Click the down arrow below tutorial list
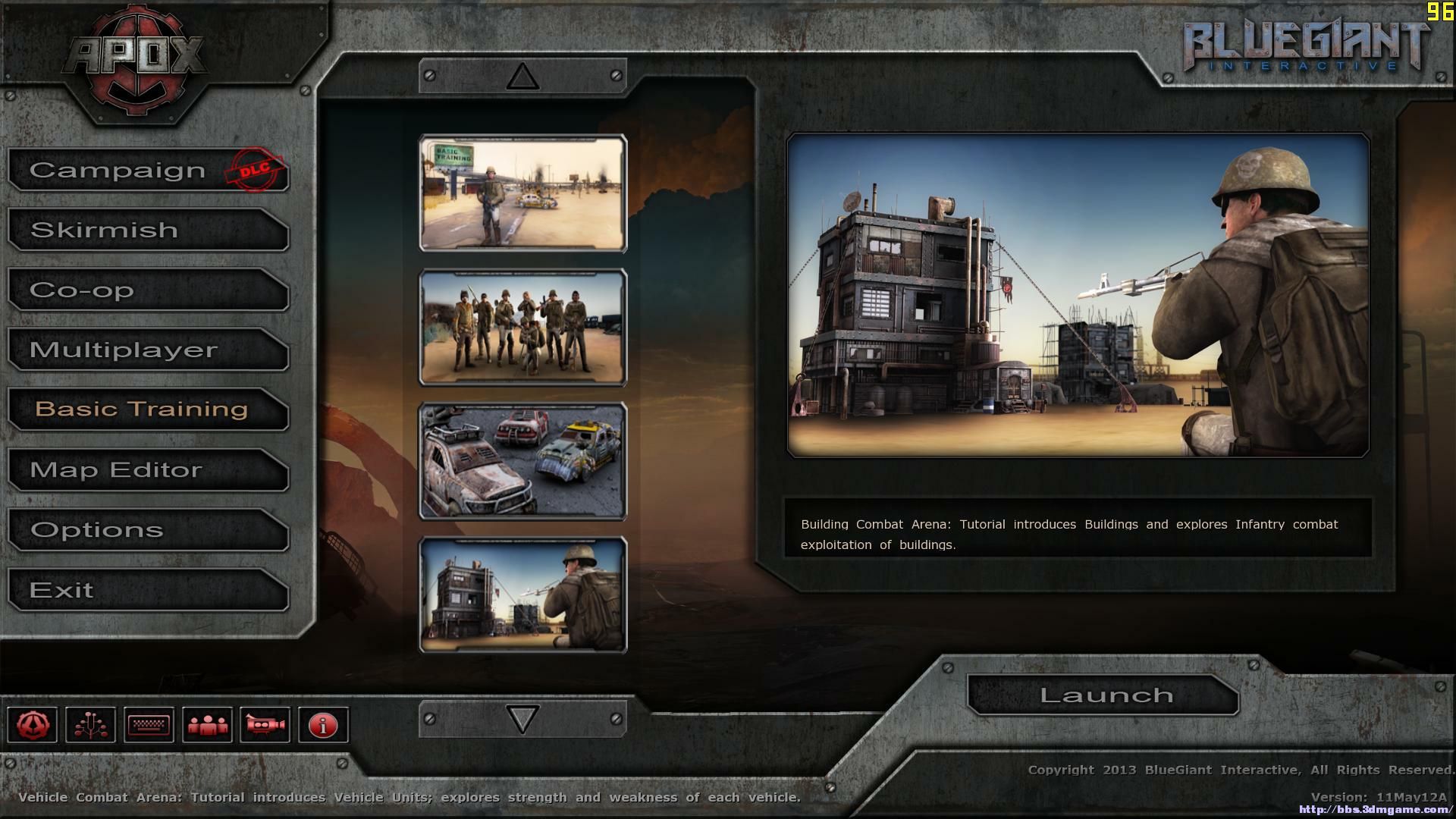Viewport: 1456px width, 819px height. click(522, 719)
